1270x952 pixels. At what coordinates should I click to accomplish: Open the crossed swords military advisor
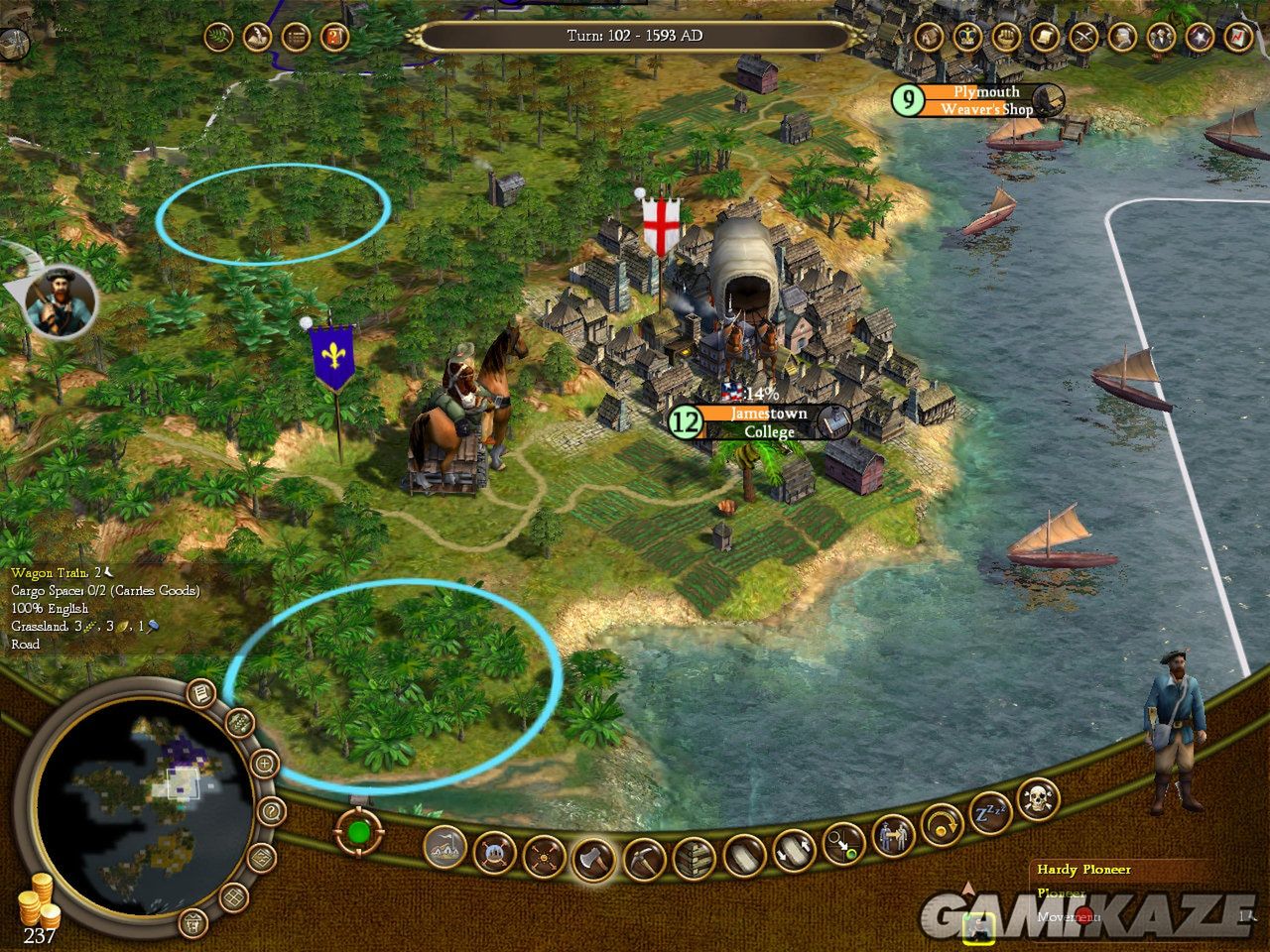pos(1083,38)
